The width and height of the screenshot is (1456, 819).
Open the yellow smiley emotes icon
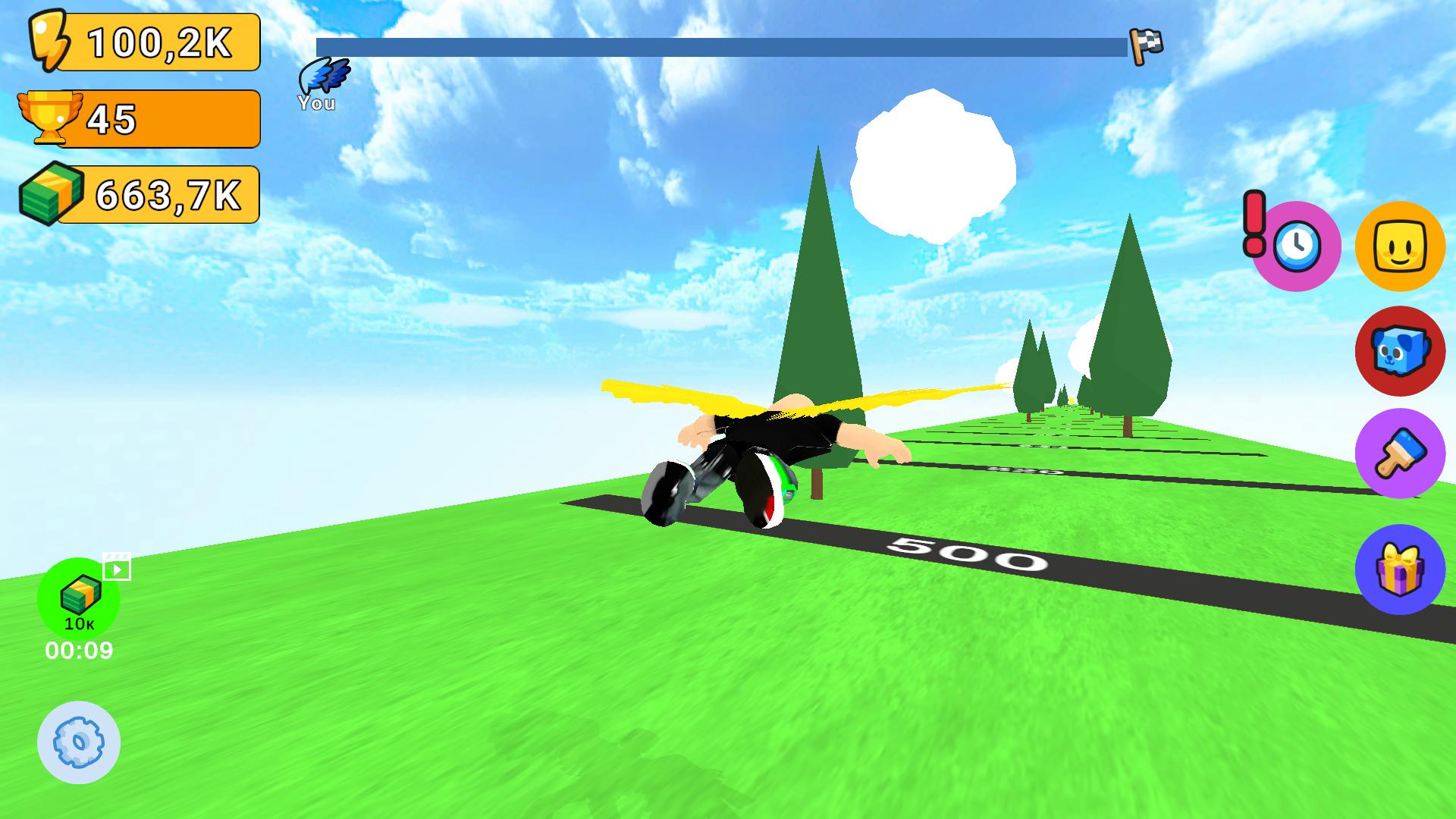click(x=1399, y=245)
